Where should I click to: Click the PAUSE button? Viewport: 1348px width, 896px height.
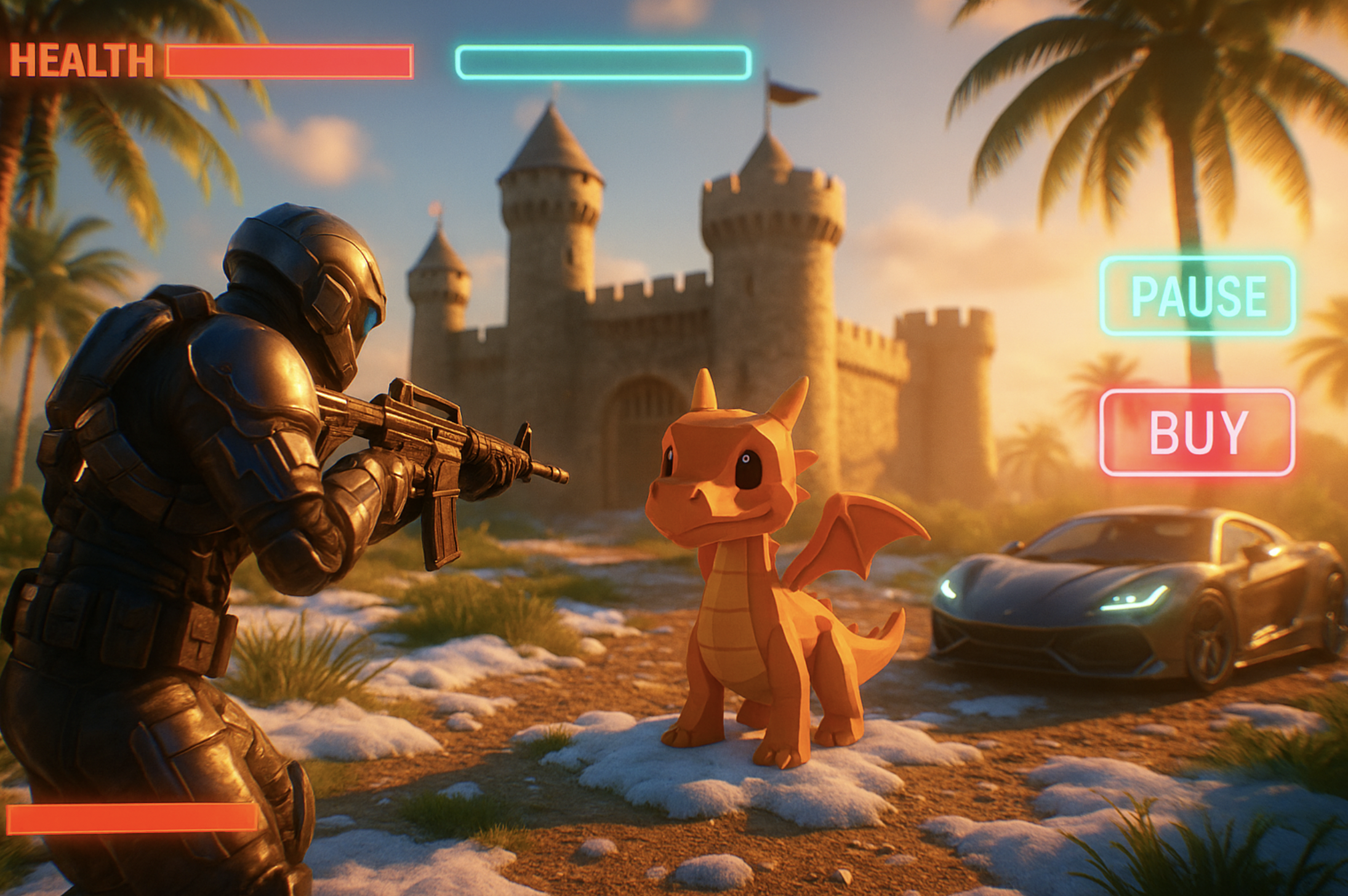1197,296
